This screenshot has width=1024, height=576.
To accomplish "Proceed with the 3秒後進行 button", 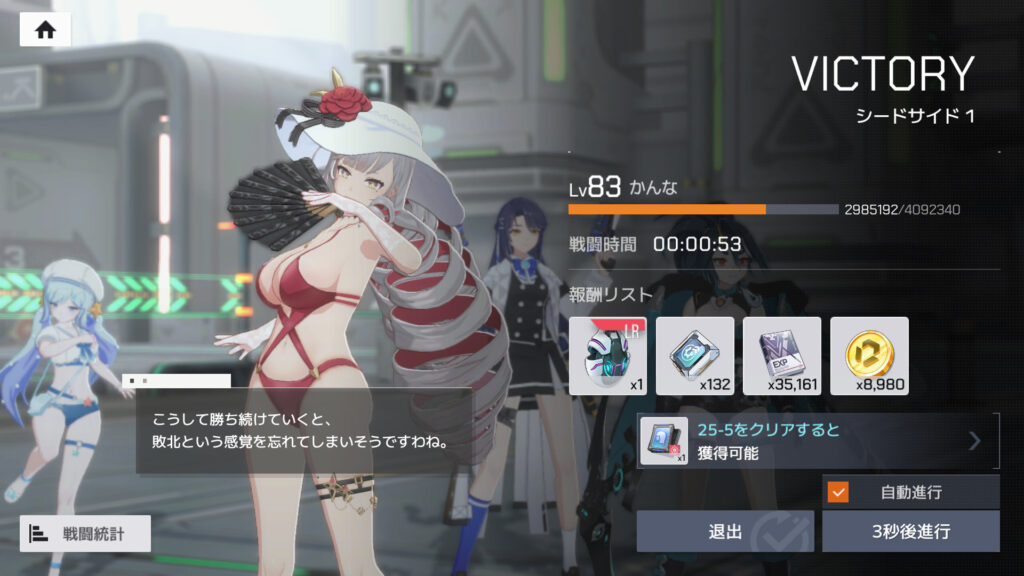I will click(910, 531).
